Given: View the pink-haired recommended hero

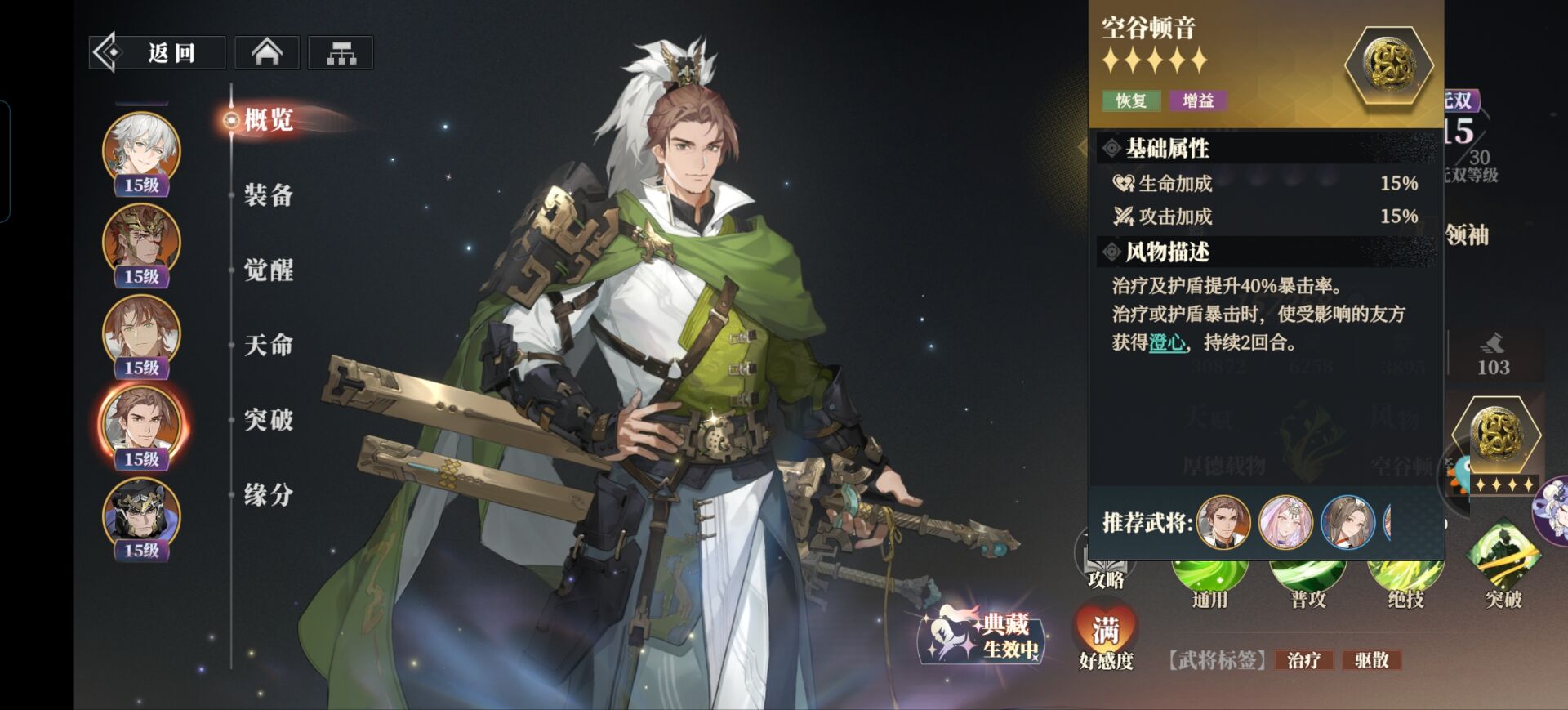Looking at the screenshot, I should [1285, 522].
